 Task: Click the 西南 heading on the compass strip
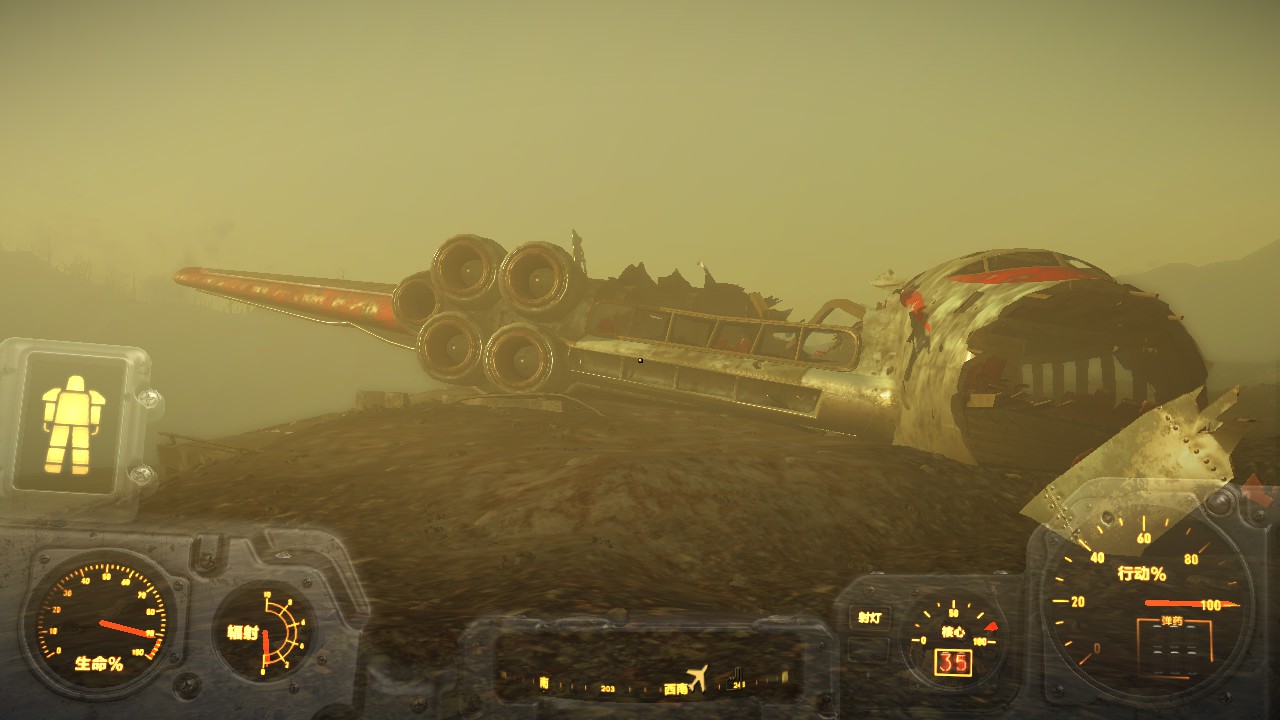[675, 689]
